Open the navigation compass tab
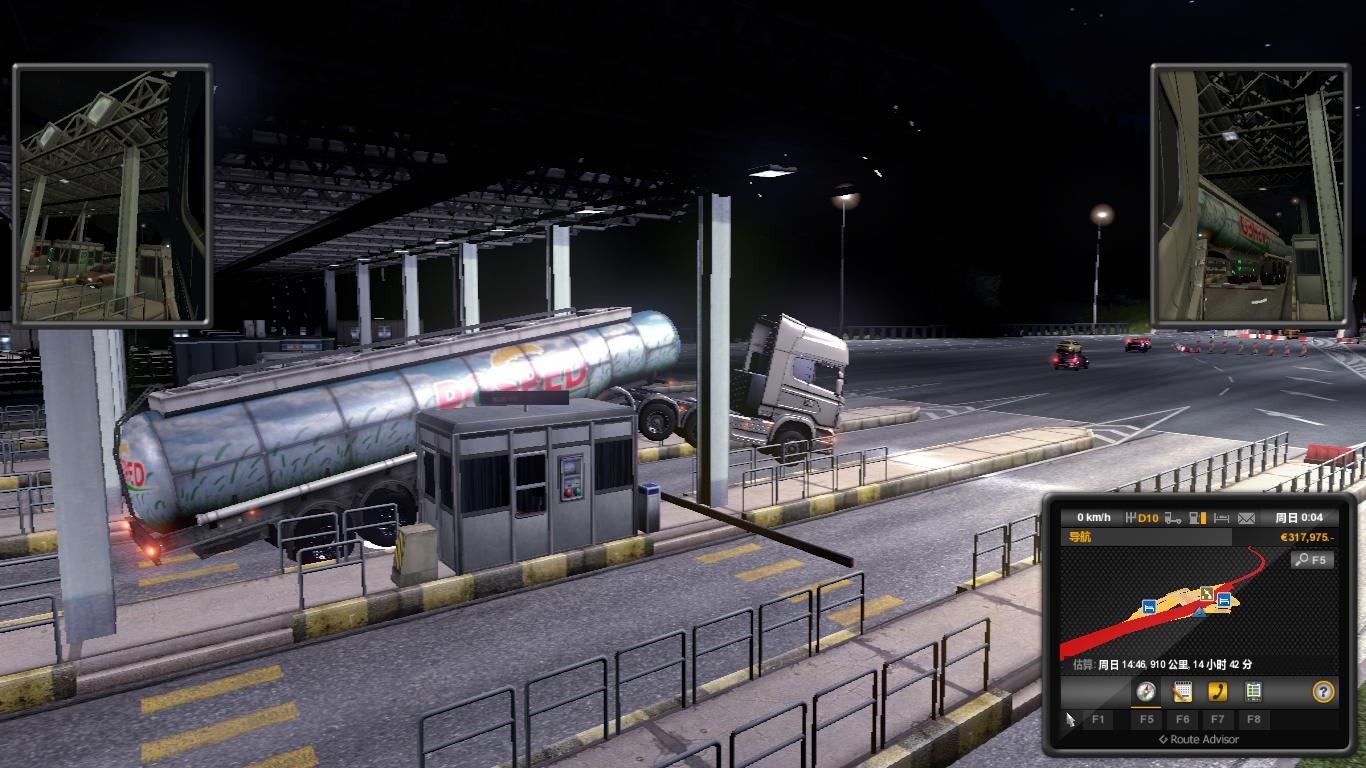 coord(1146,691)
